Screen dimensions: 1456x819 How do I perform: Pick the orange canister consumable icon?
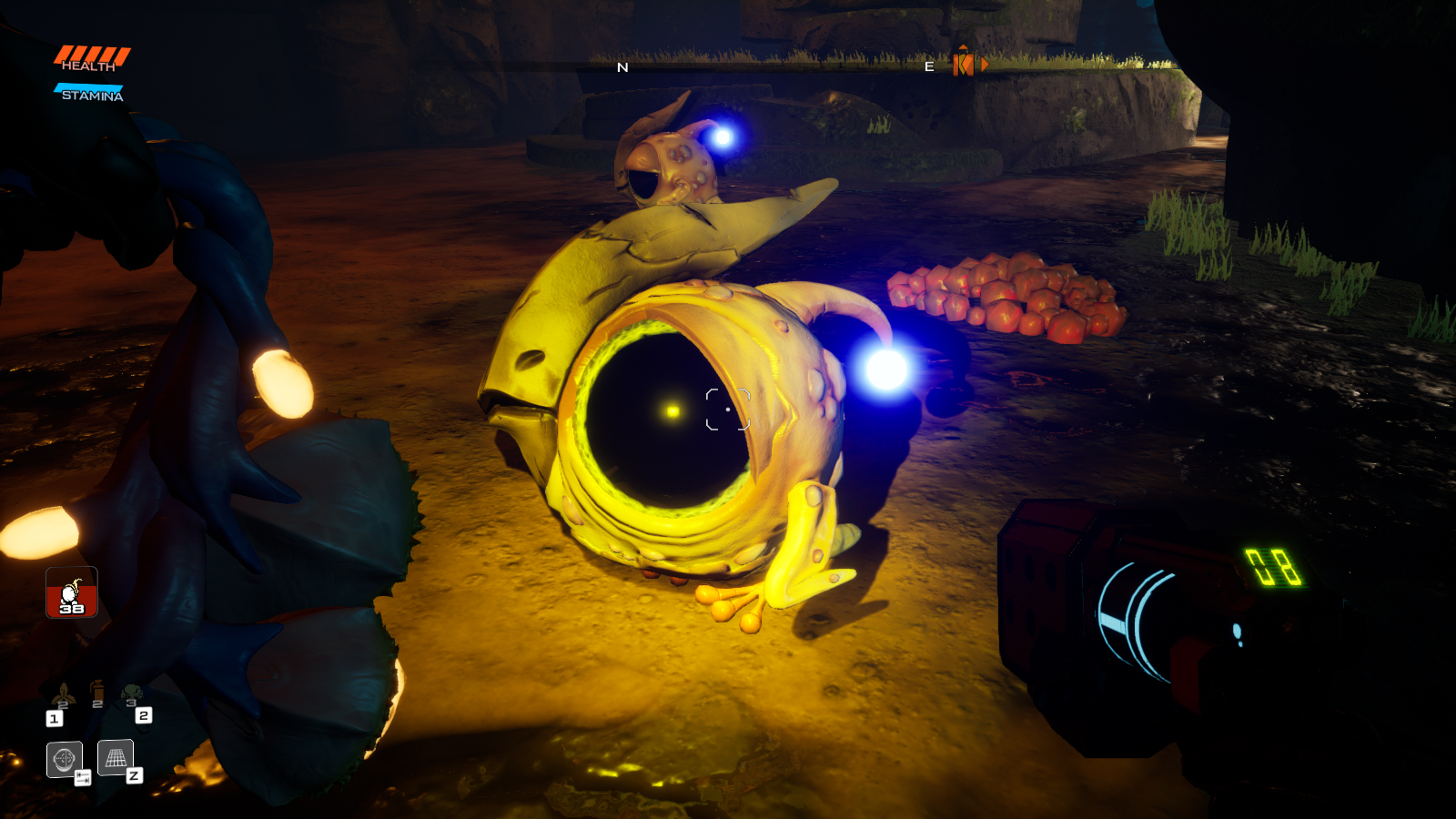[x=97, y=694]
